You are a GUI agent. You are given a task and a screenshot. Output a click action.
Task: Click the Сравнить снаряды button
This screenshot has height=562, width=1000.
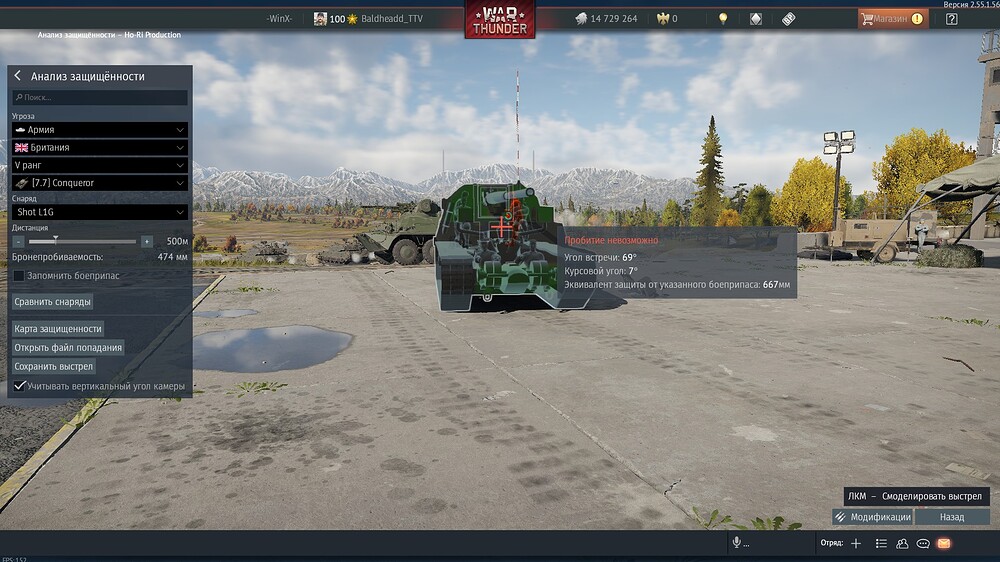pos(53,302)
